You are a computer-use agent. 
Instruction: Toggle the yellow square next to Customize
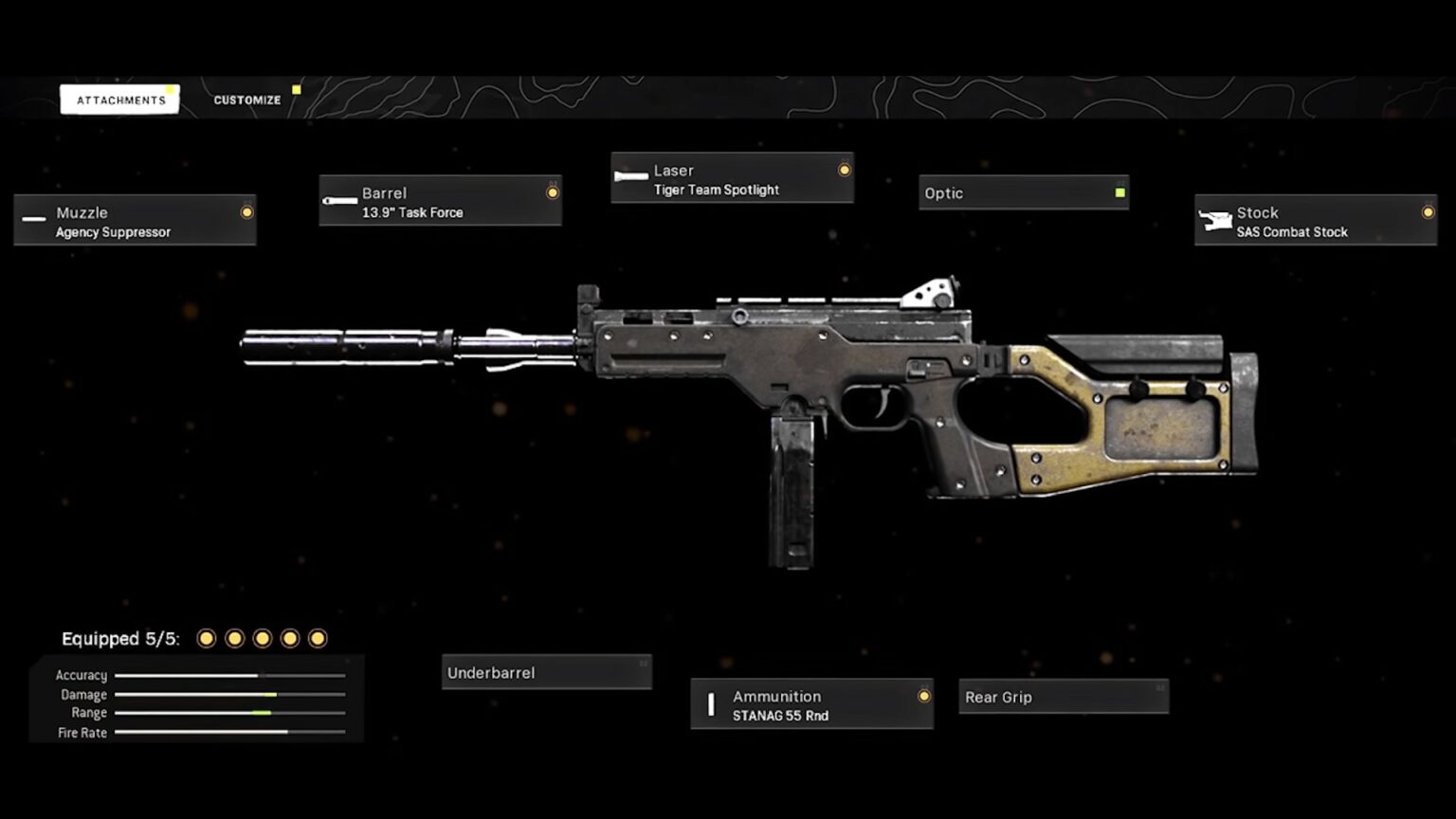pos(296,88)
